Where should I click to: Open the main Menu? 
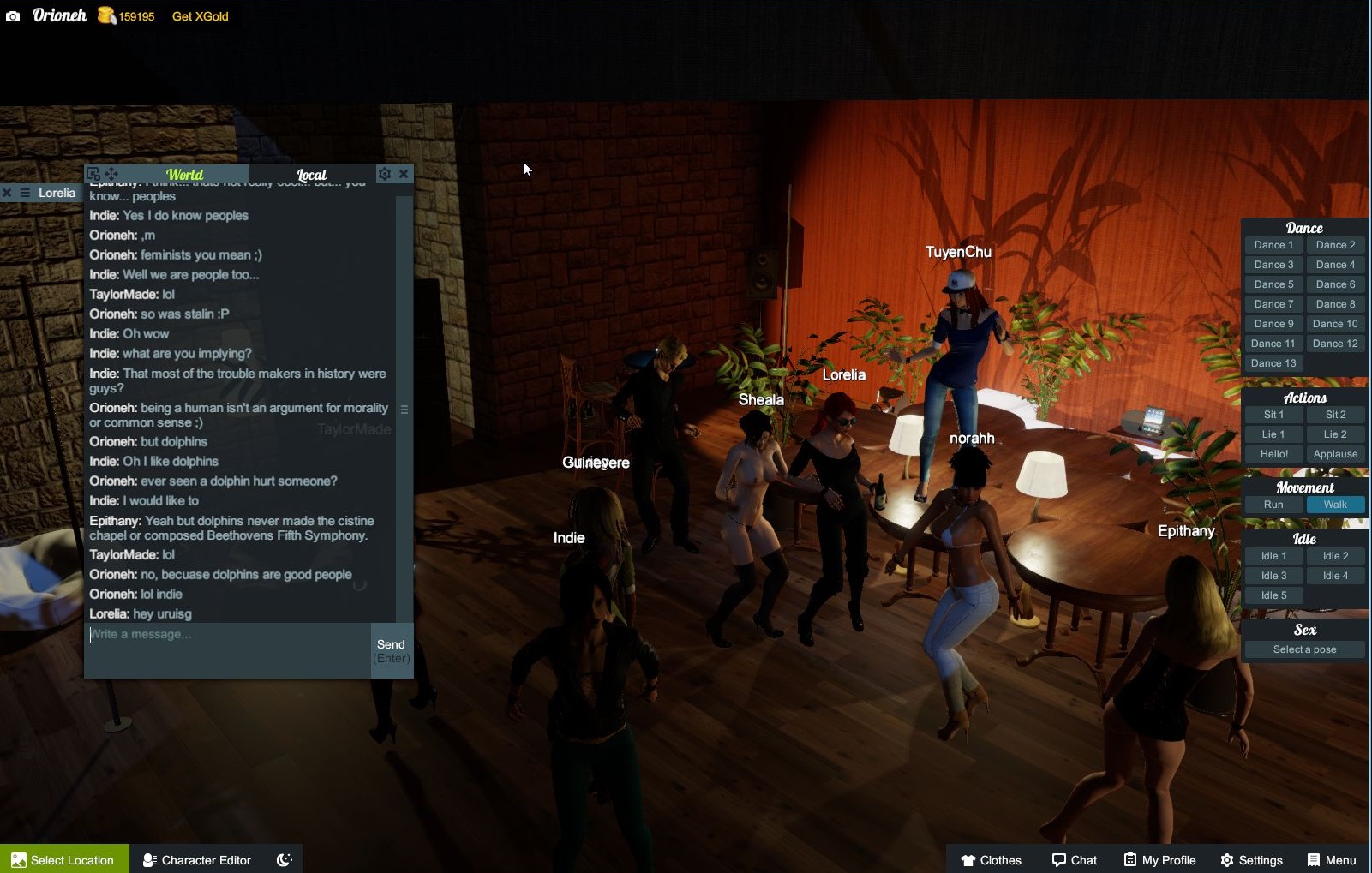[x=1332, y=859]
